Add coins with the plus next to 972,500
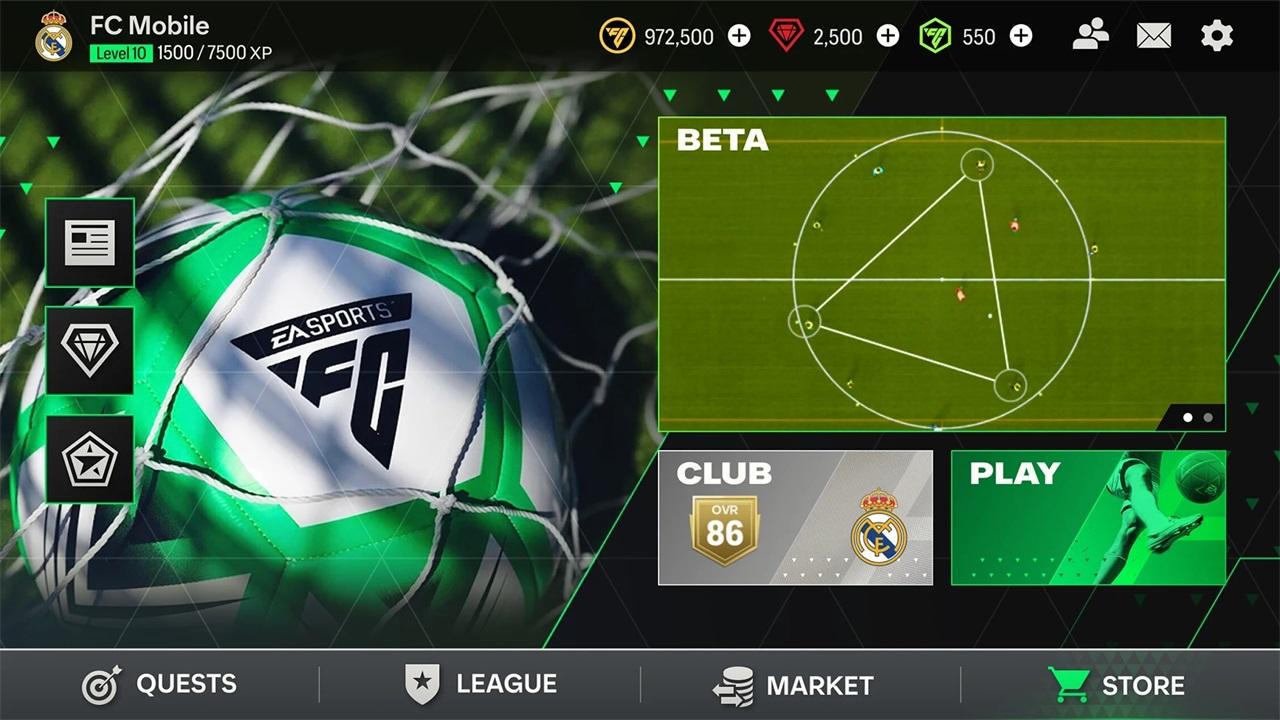Viewport: 1280px width, 720px height. pyautogui.click(x=738, y=36)
